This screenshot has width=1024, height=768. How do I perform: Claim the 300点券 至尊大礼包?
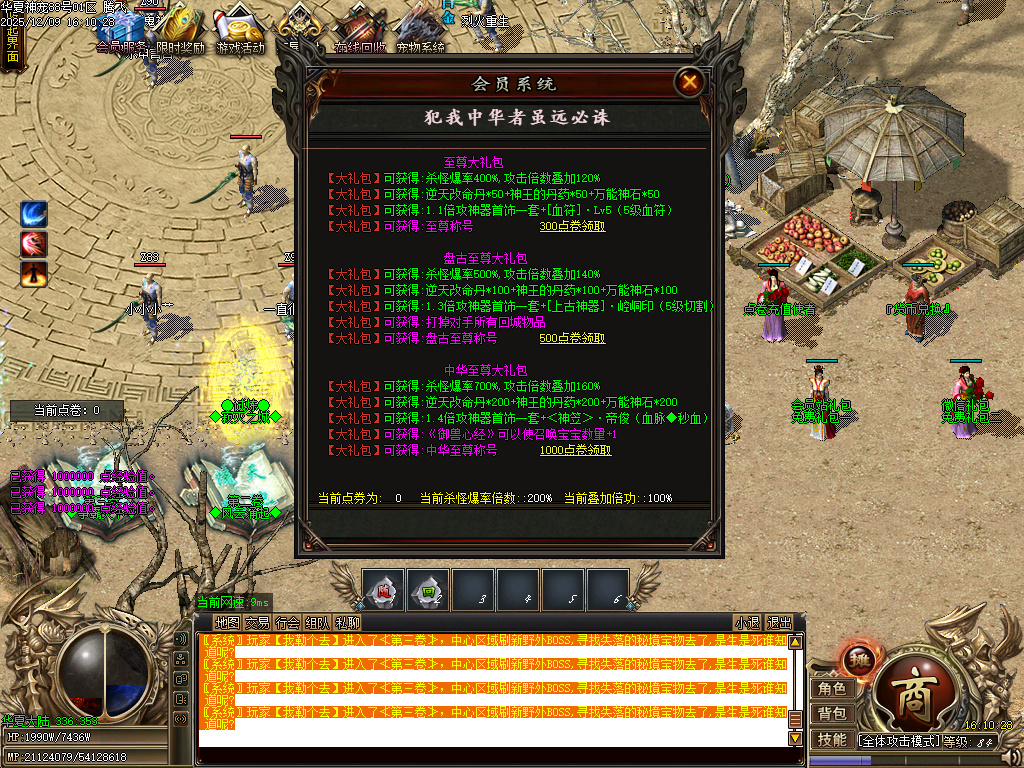point(572,227)
